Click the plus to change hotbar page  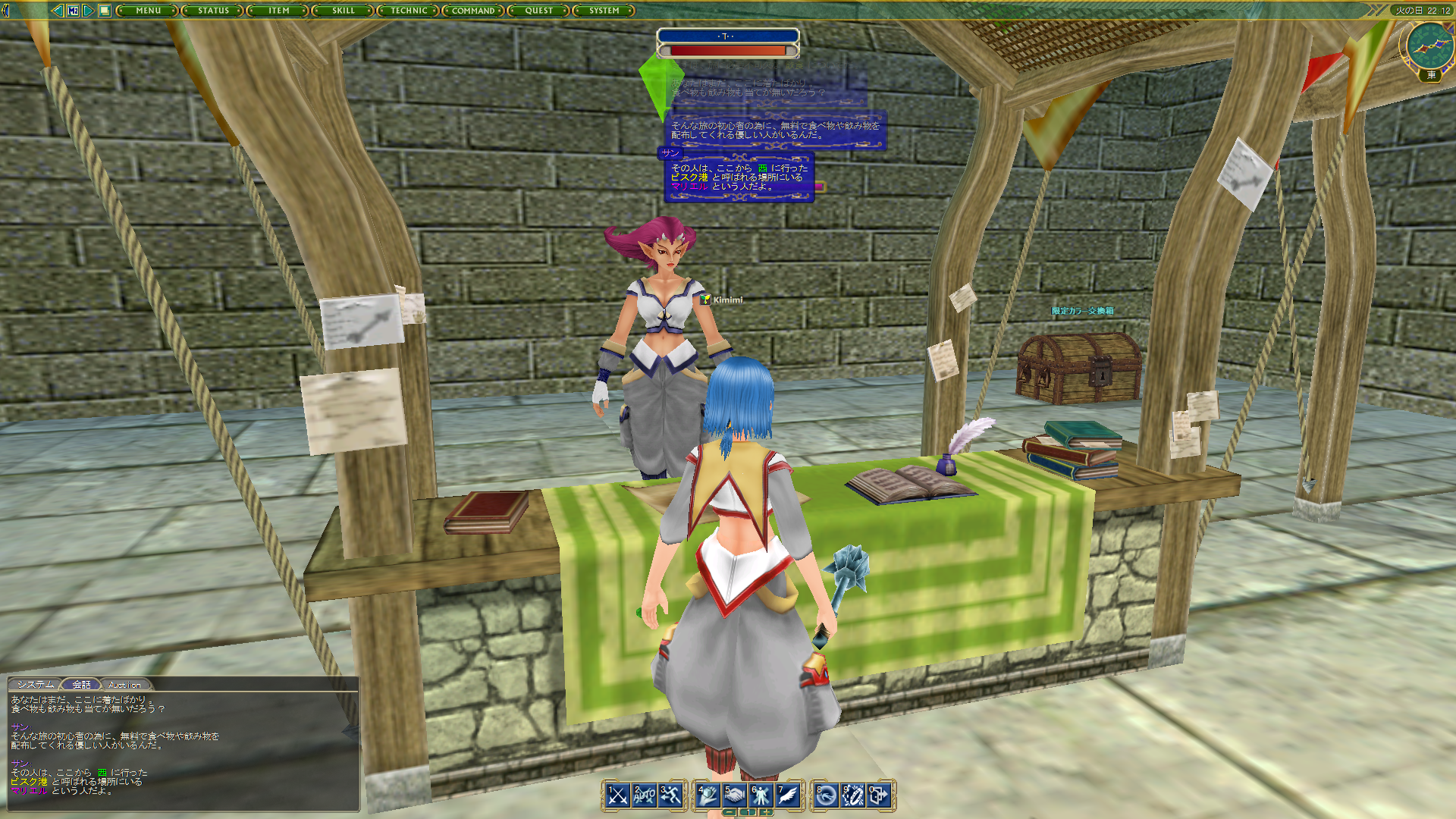coord(766,812)
